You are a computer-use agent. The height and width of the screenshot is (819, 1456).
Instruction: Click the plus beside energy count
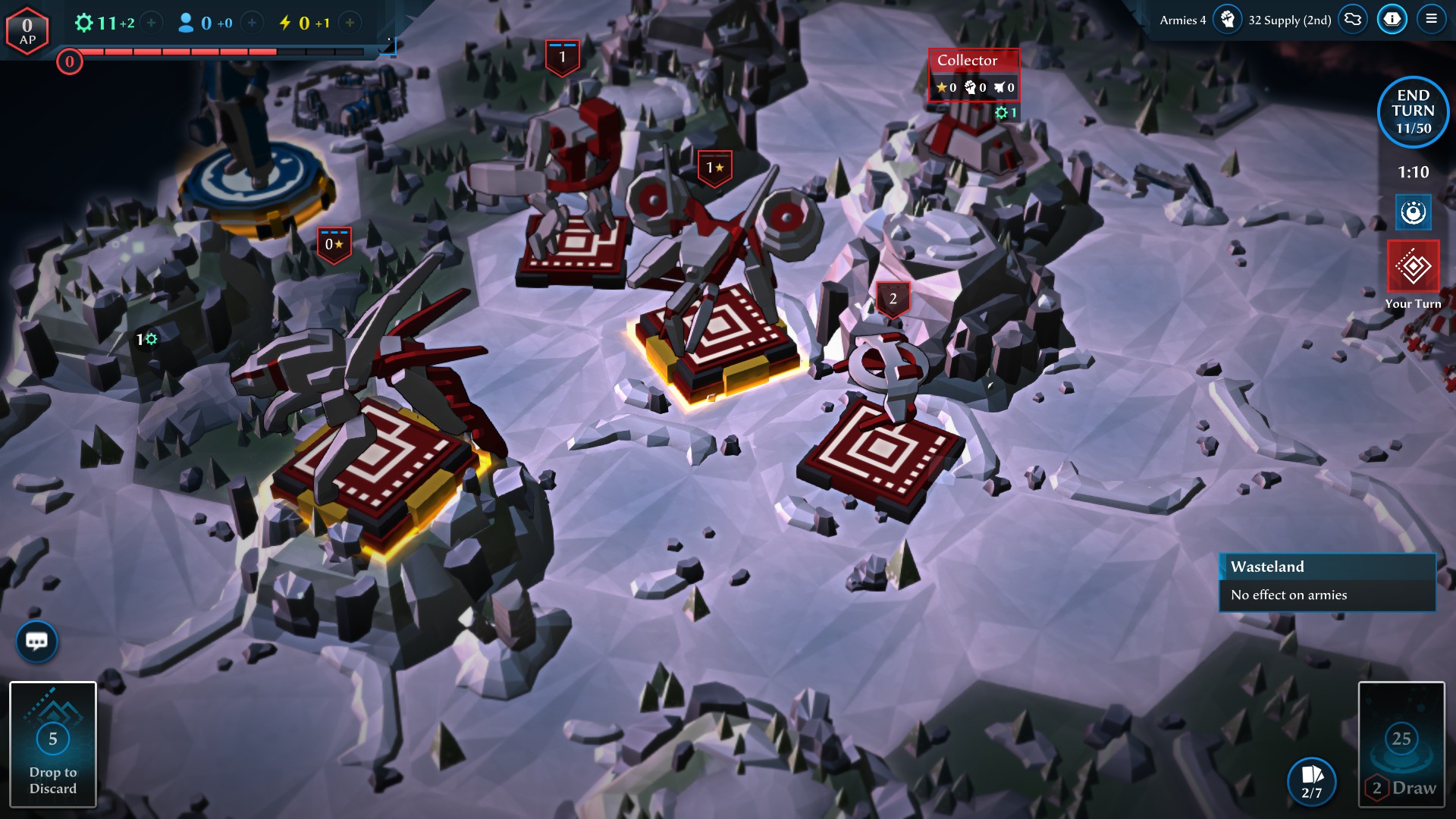(x=350, y=23)
